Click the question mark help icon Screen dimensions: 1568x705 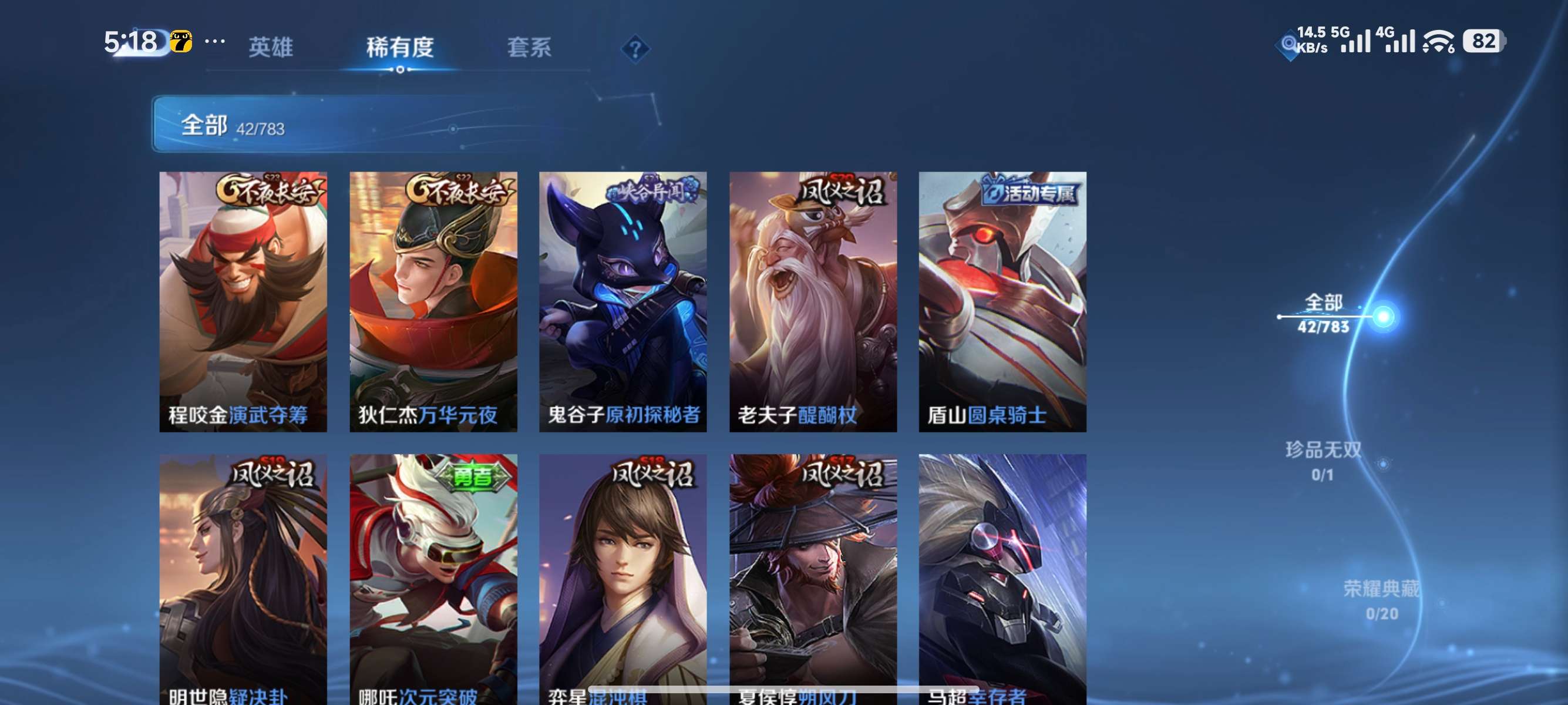tap(635, 49)
